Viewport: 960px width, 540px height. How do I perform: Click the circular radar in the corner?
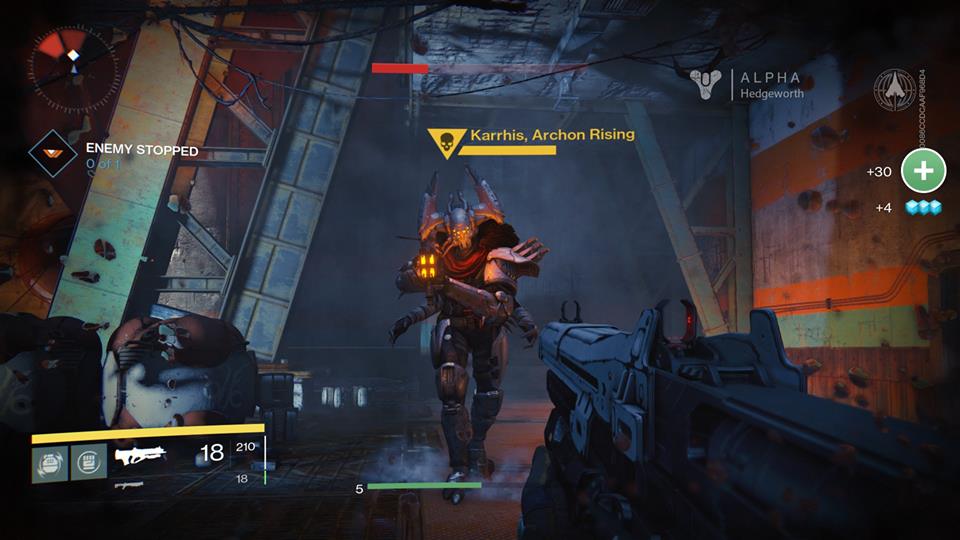pyautogui.click(x=73, y=66)
